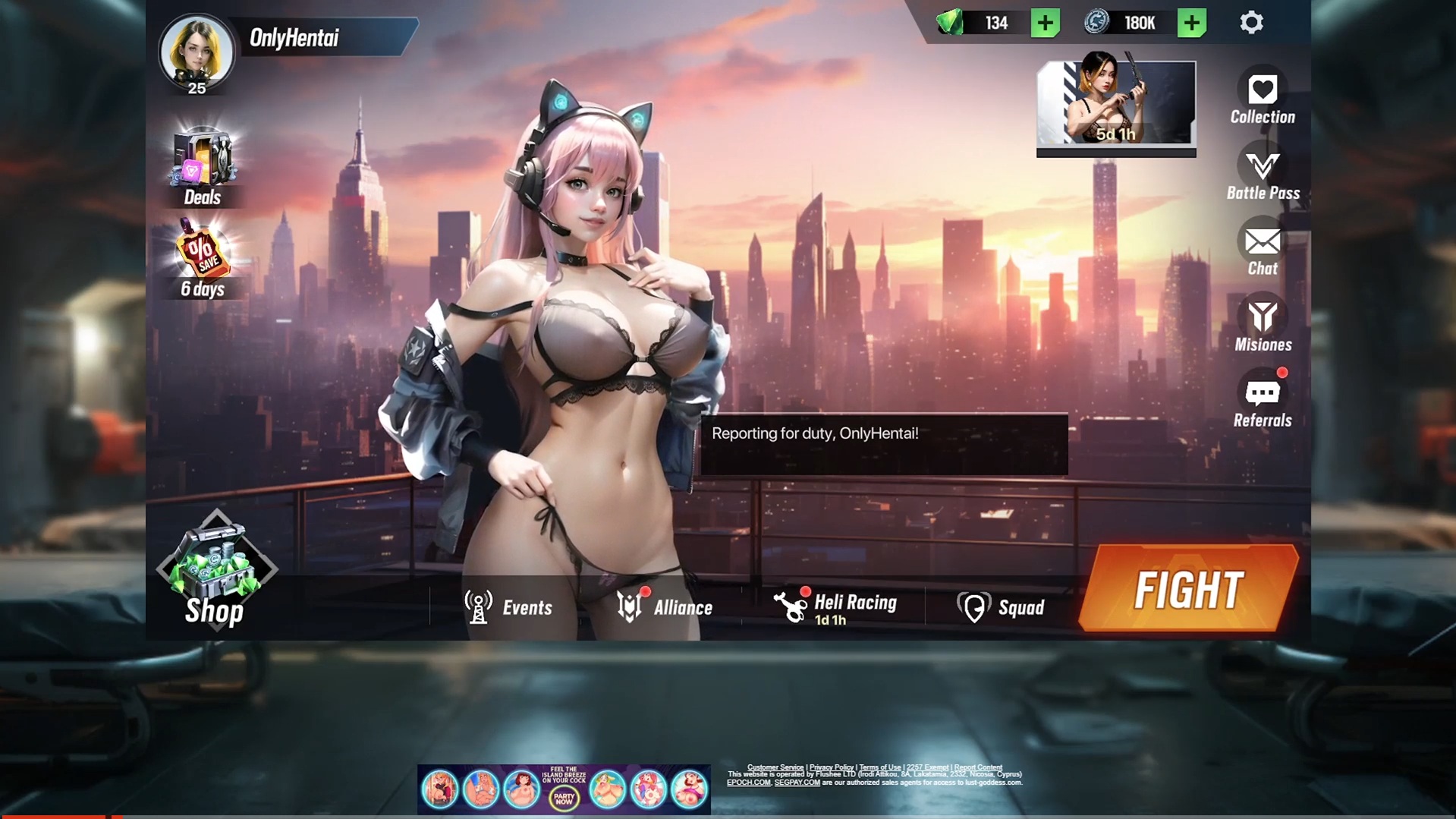Click the Party Now ad banner

(564, 789)
